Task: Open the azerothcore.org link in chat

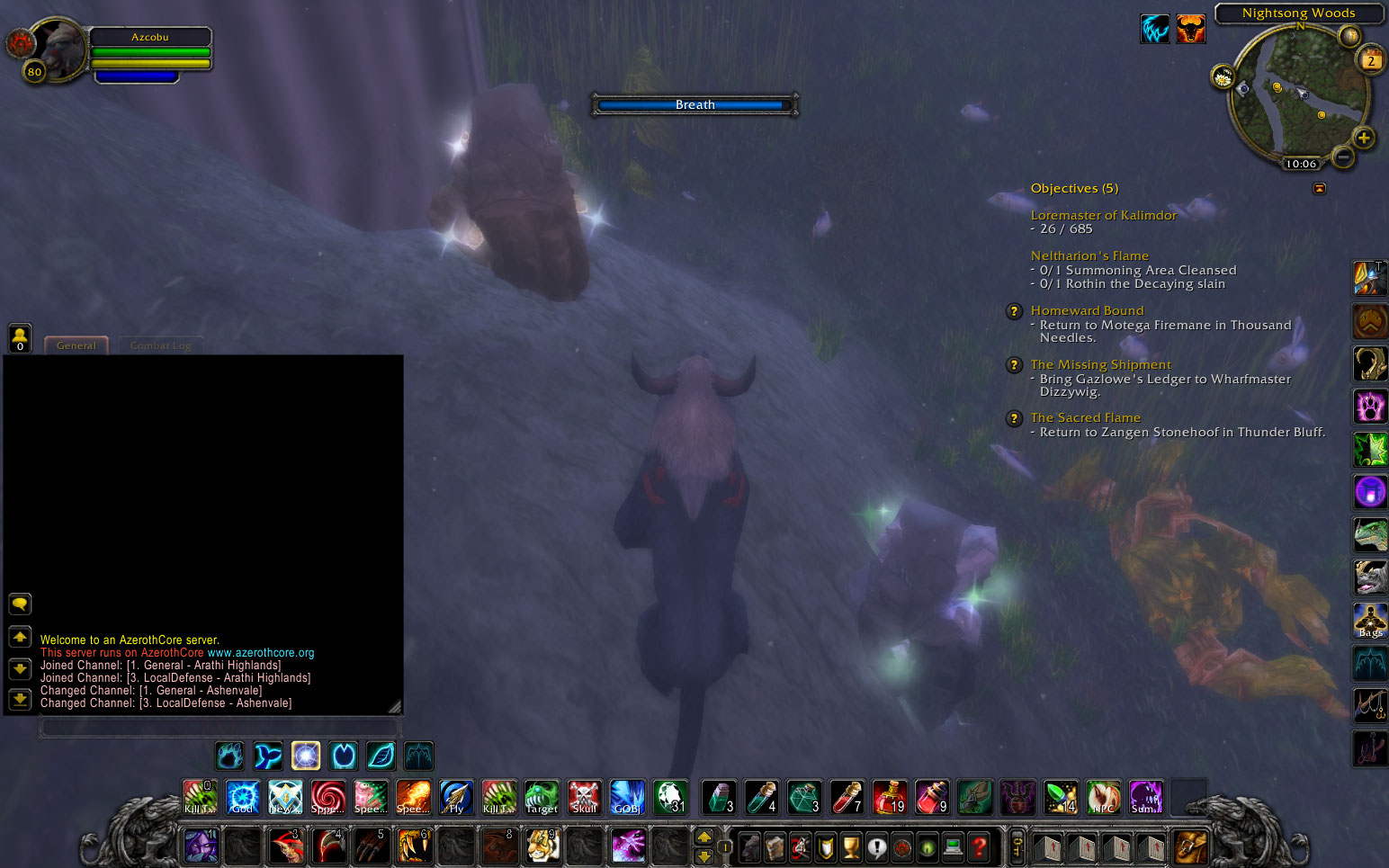Action: (x=263, y=652)
